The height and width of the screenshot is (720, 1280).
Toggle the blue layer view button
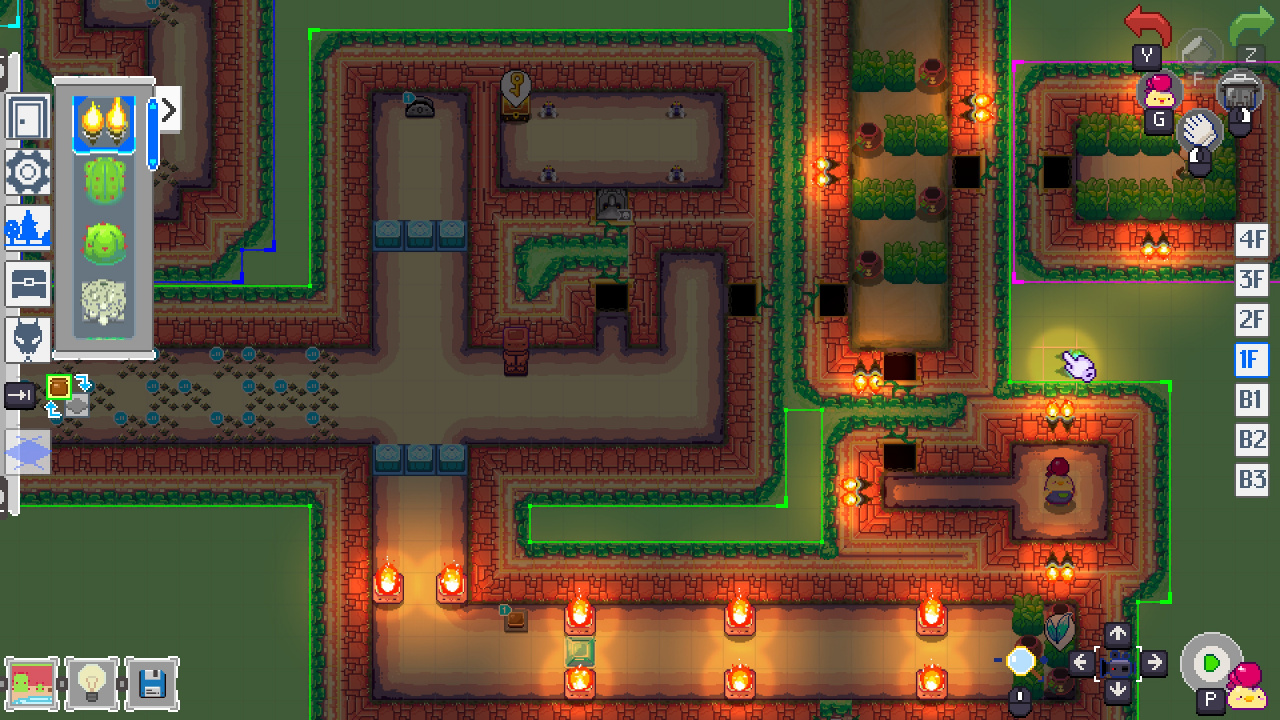28,452
